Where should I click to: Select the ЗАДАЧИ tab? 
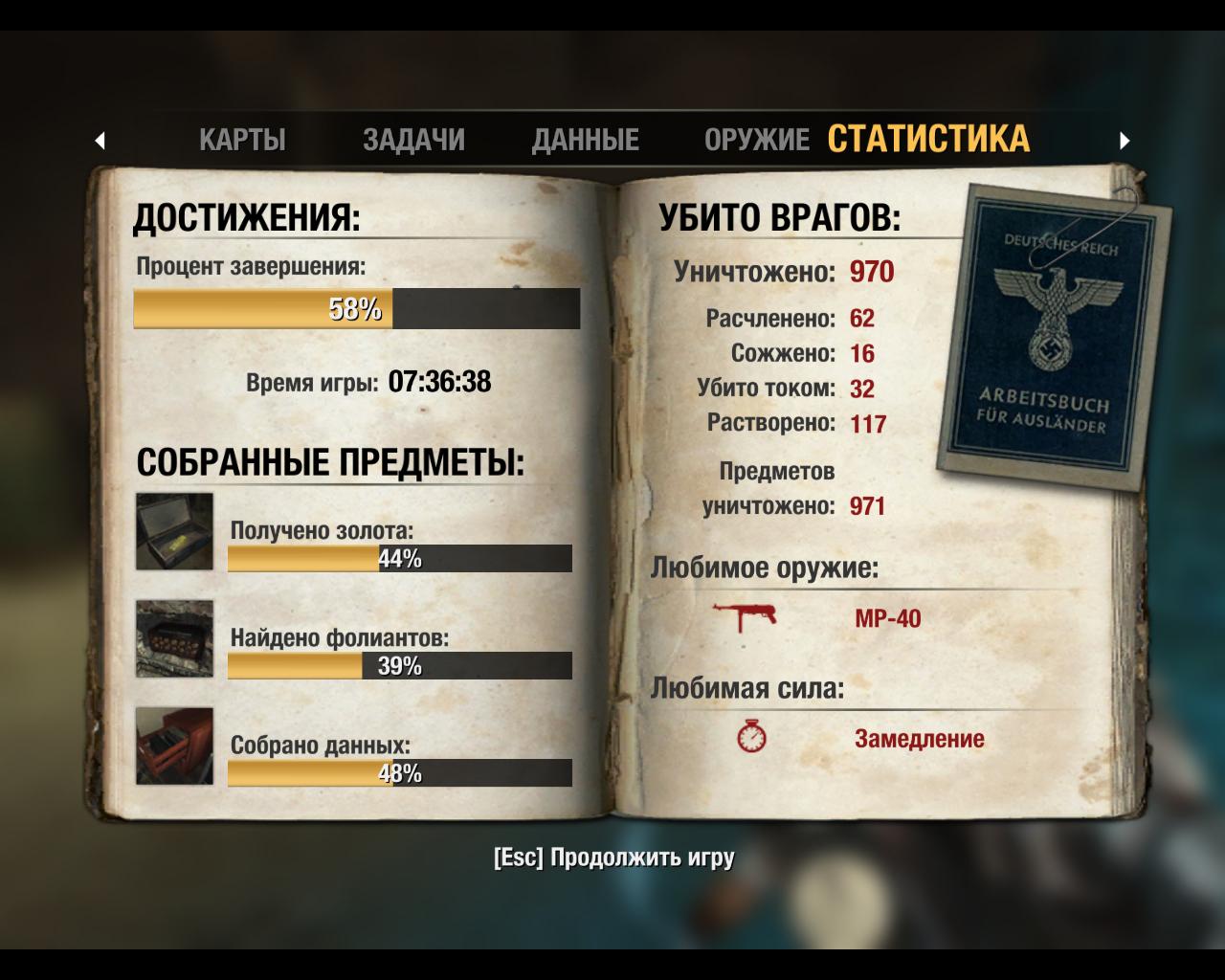415,140
